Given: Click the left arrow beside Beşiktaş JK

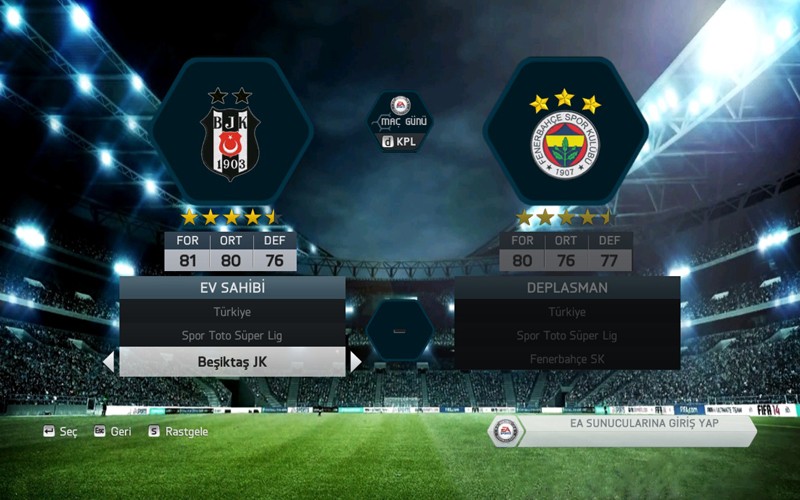Looking at the screenshot, I should pyautogui.click(x=109, y=361).
